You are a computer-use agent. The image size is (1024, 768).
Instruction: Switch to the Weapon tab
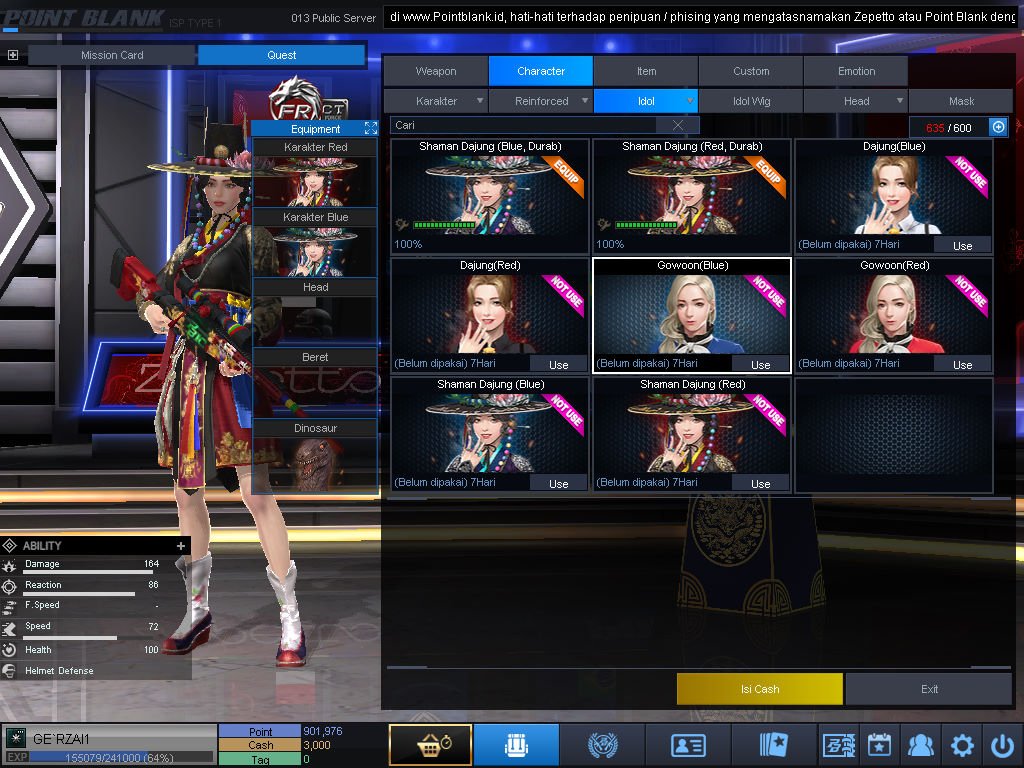436,71
